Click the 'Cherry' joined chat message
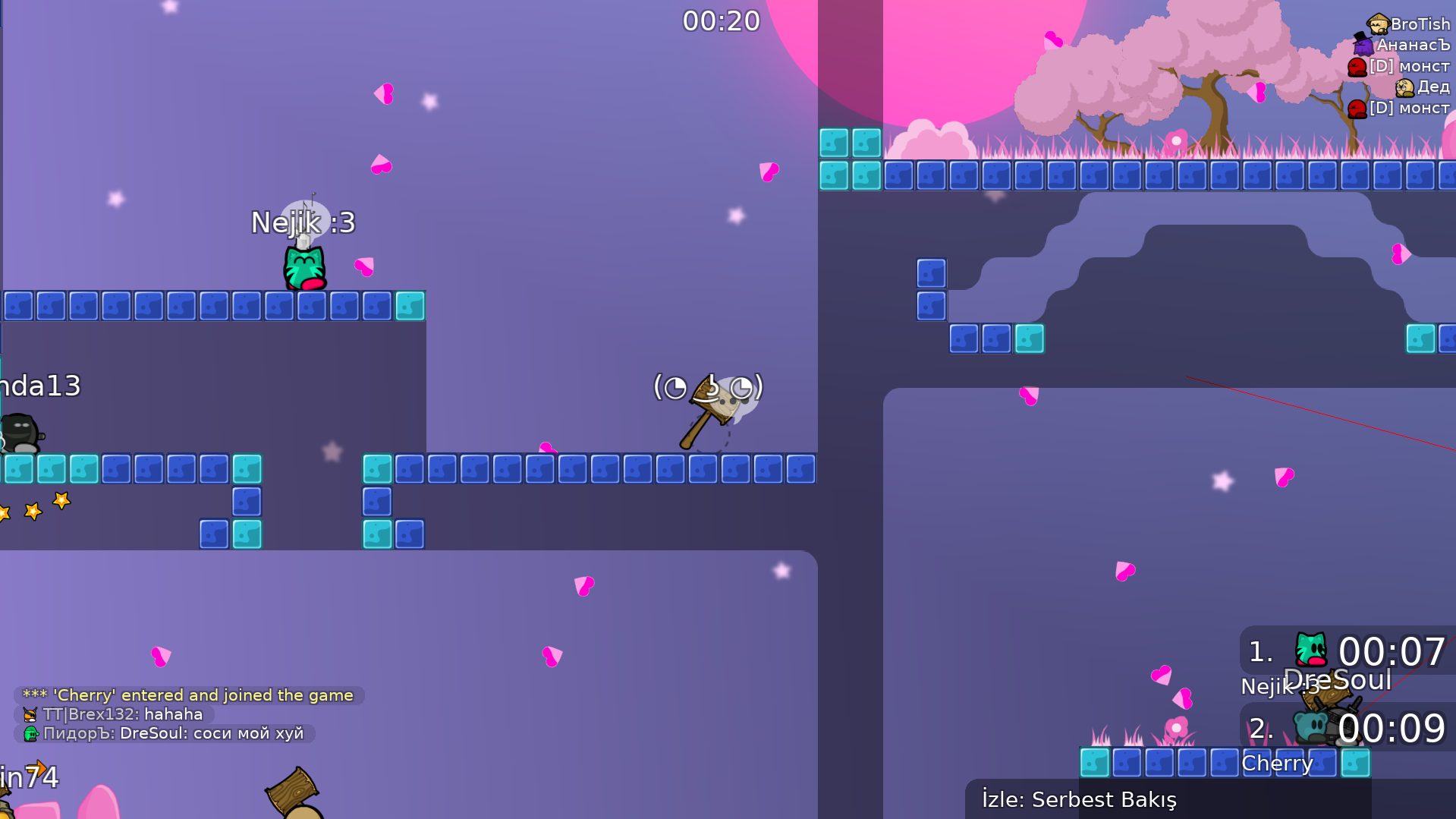The height and width of the screenshot is (819, 1456). [188, 695]
